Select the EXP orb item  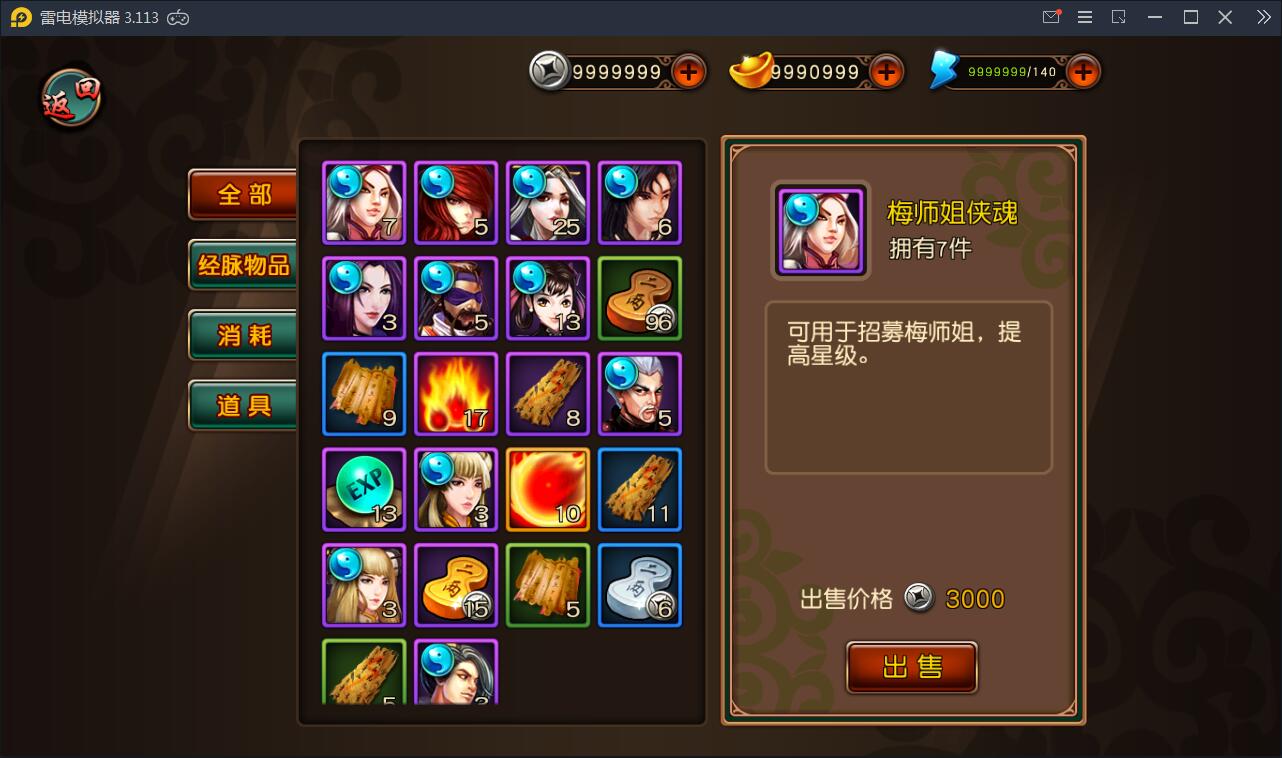coord(364,489)
